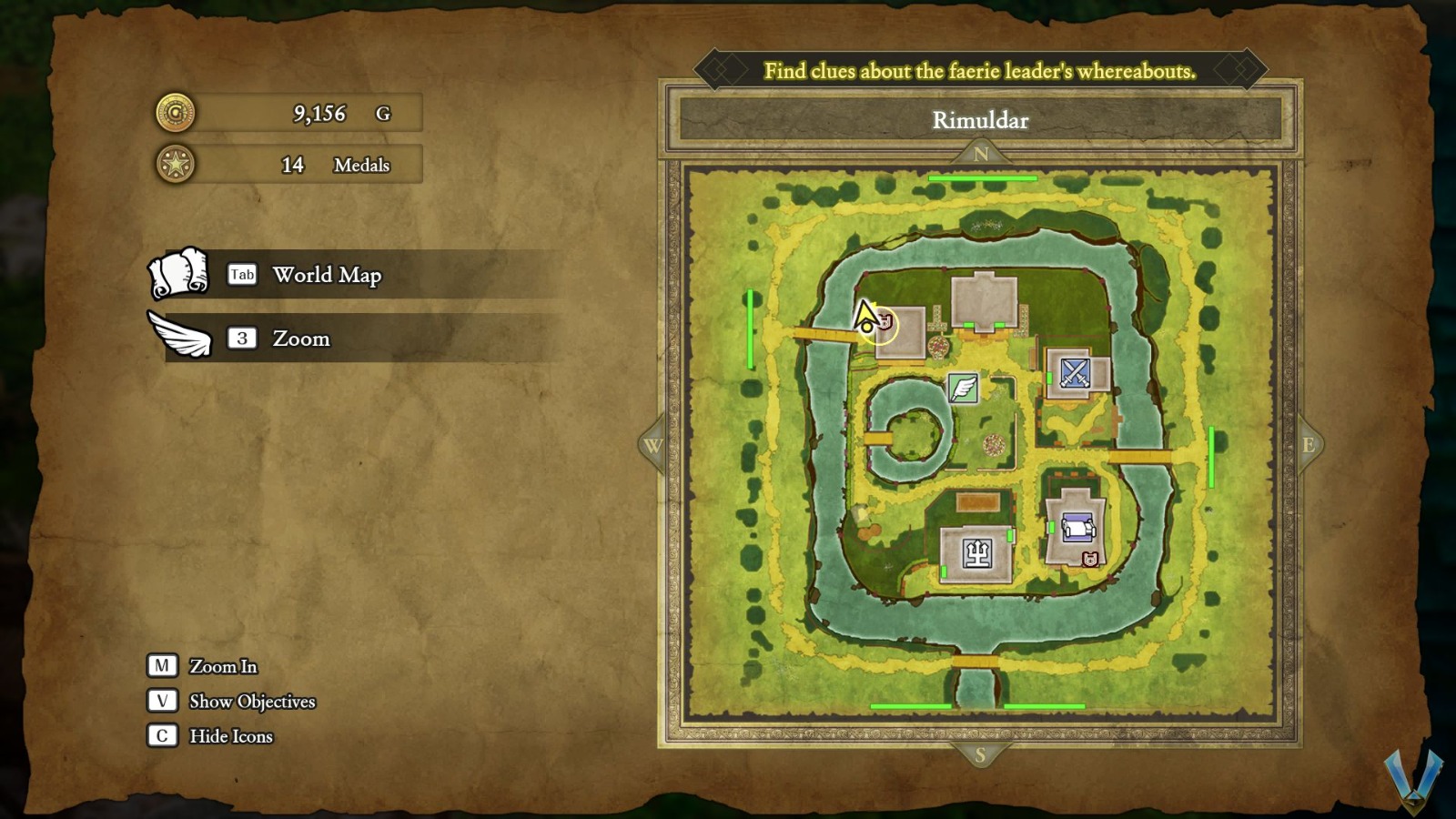Open the World Map with the Tab button

tap(241, 274)
